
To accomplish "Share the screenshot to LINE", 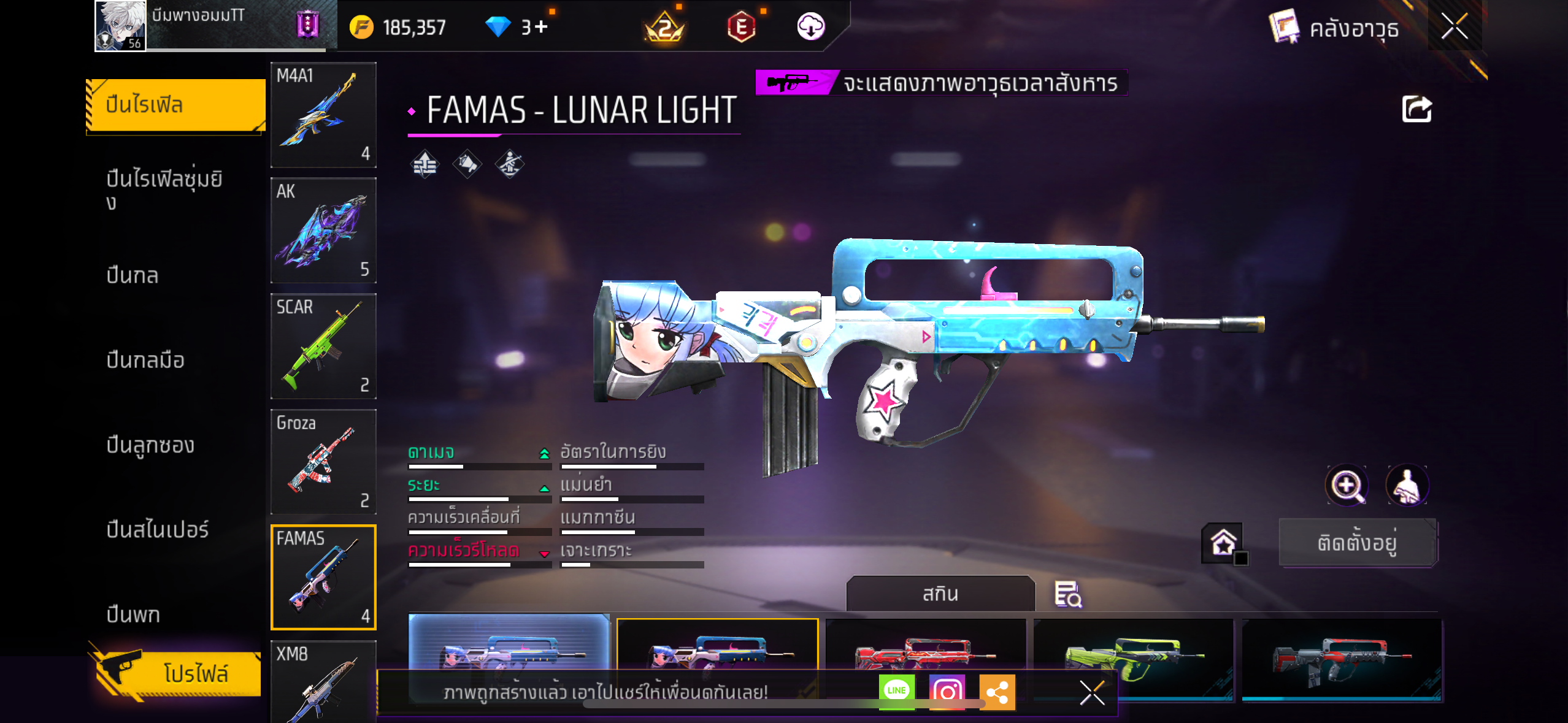I will pyautogui.click(x=896, y=692).
